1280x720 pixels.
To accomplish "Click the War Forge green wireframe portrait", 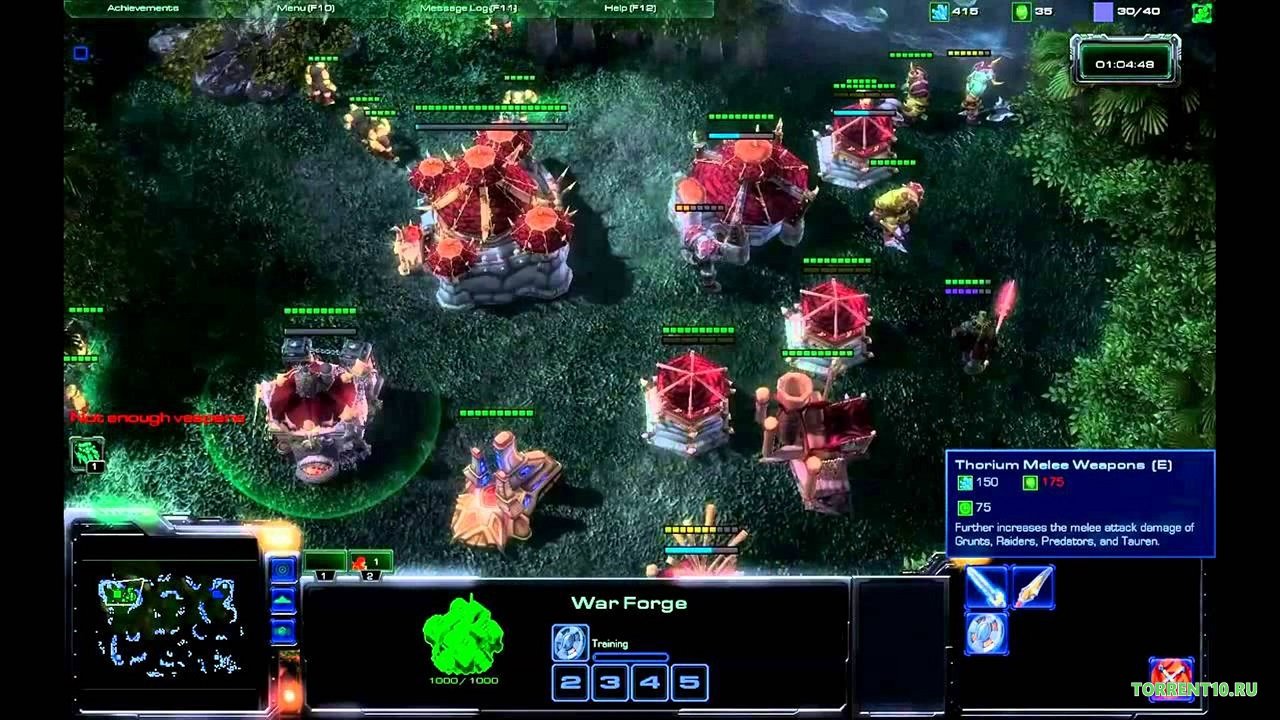I will [x=462, y=635].
